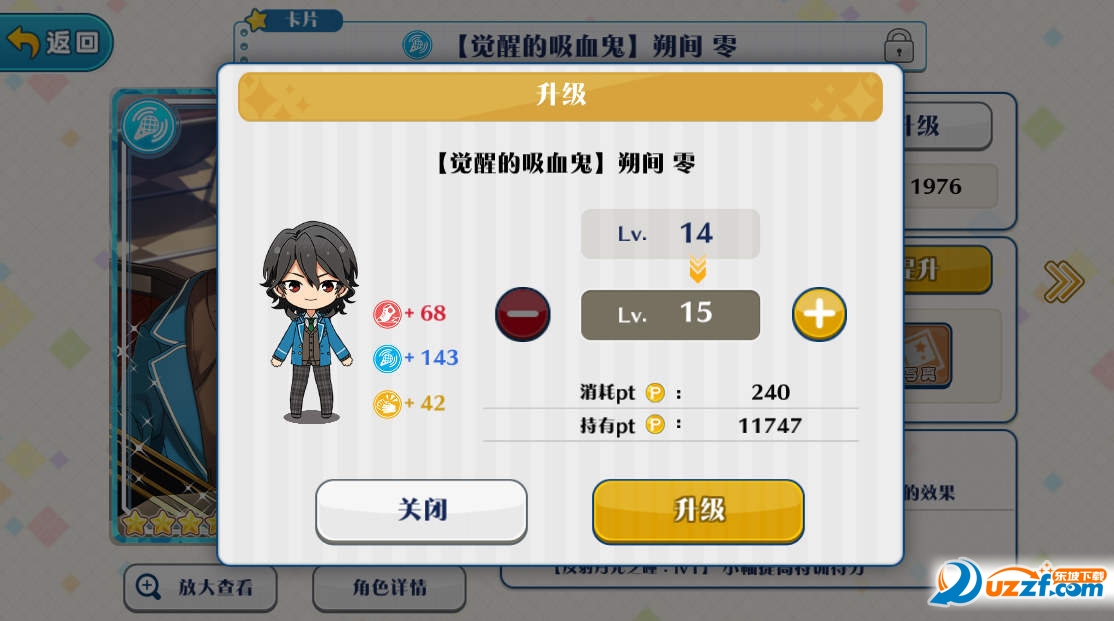The width and height of the screenshot is (1114, 621).
Task: Toggle the card lock padlock icon
Action: (899, 45)
